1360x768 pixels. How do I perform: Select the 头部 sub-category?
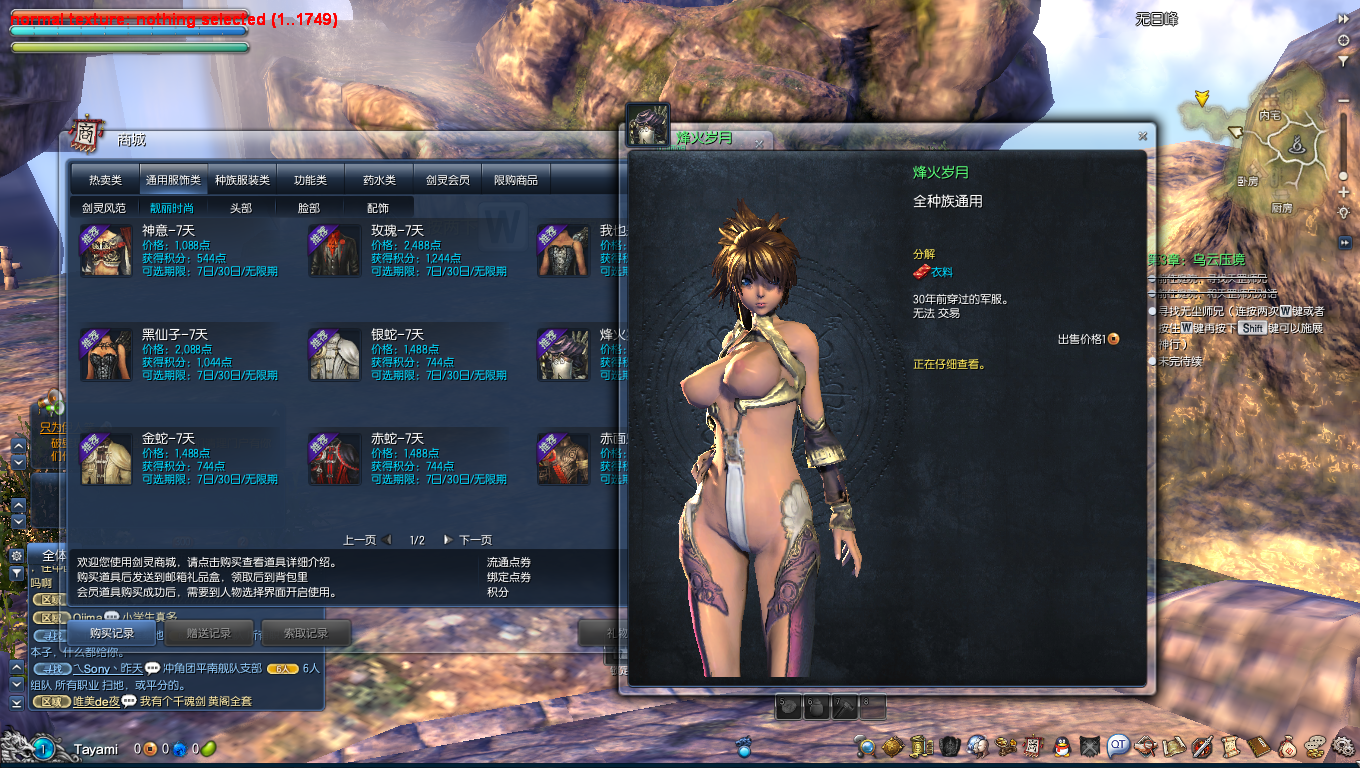click(x=241, y=208)
